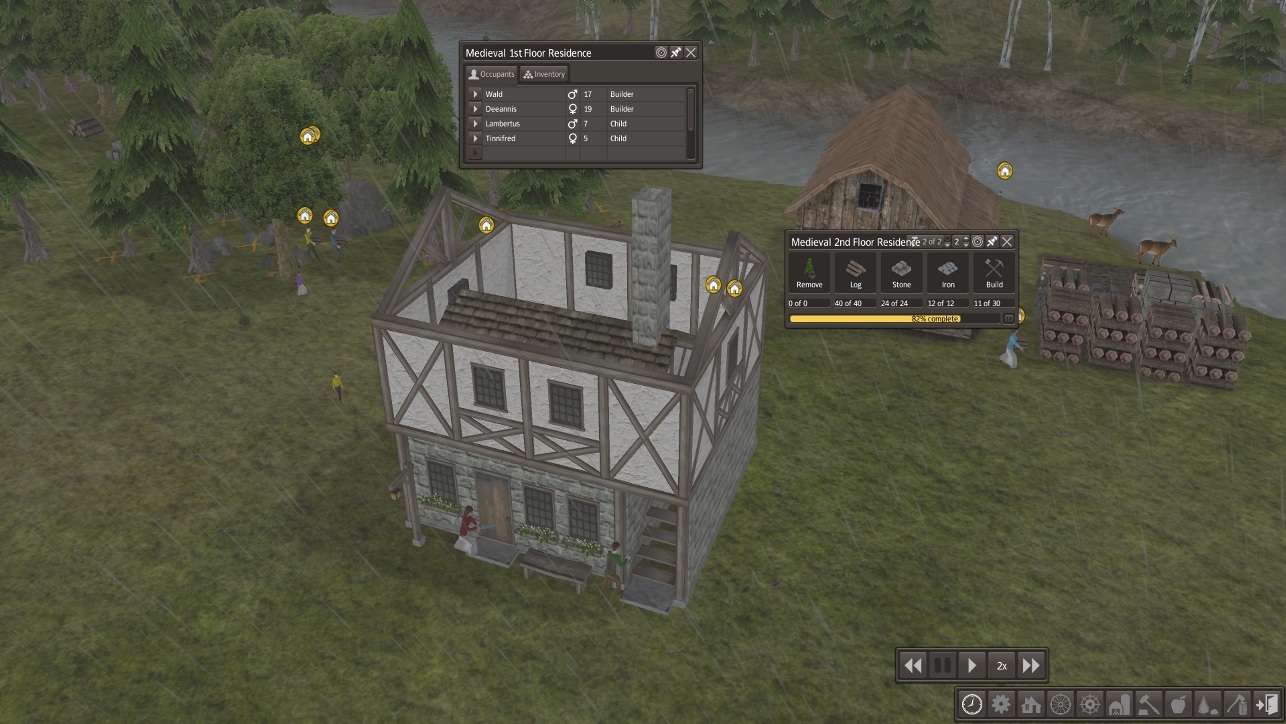
Task: Slow down game speed with rewind button
Action: point(913,665)
